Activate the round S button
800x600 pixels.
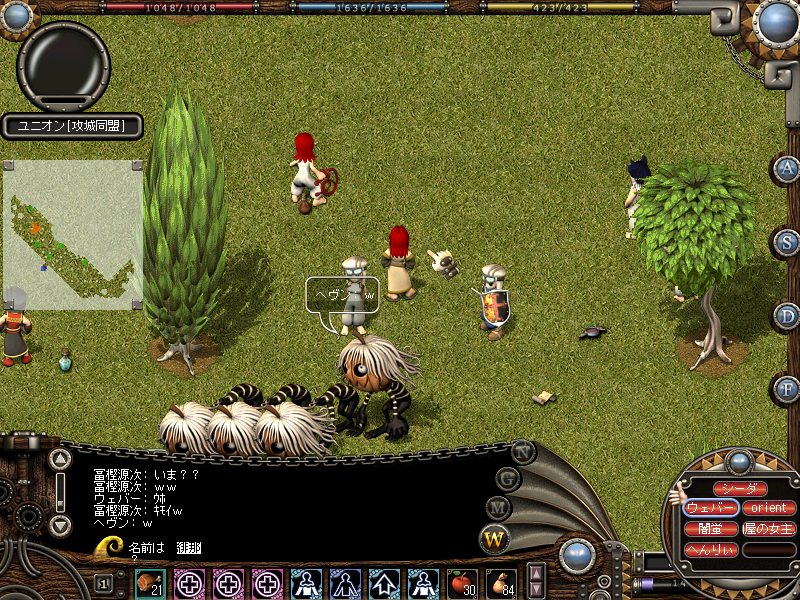coord(788,242)
